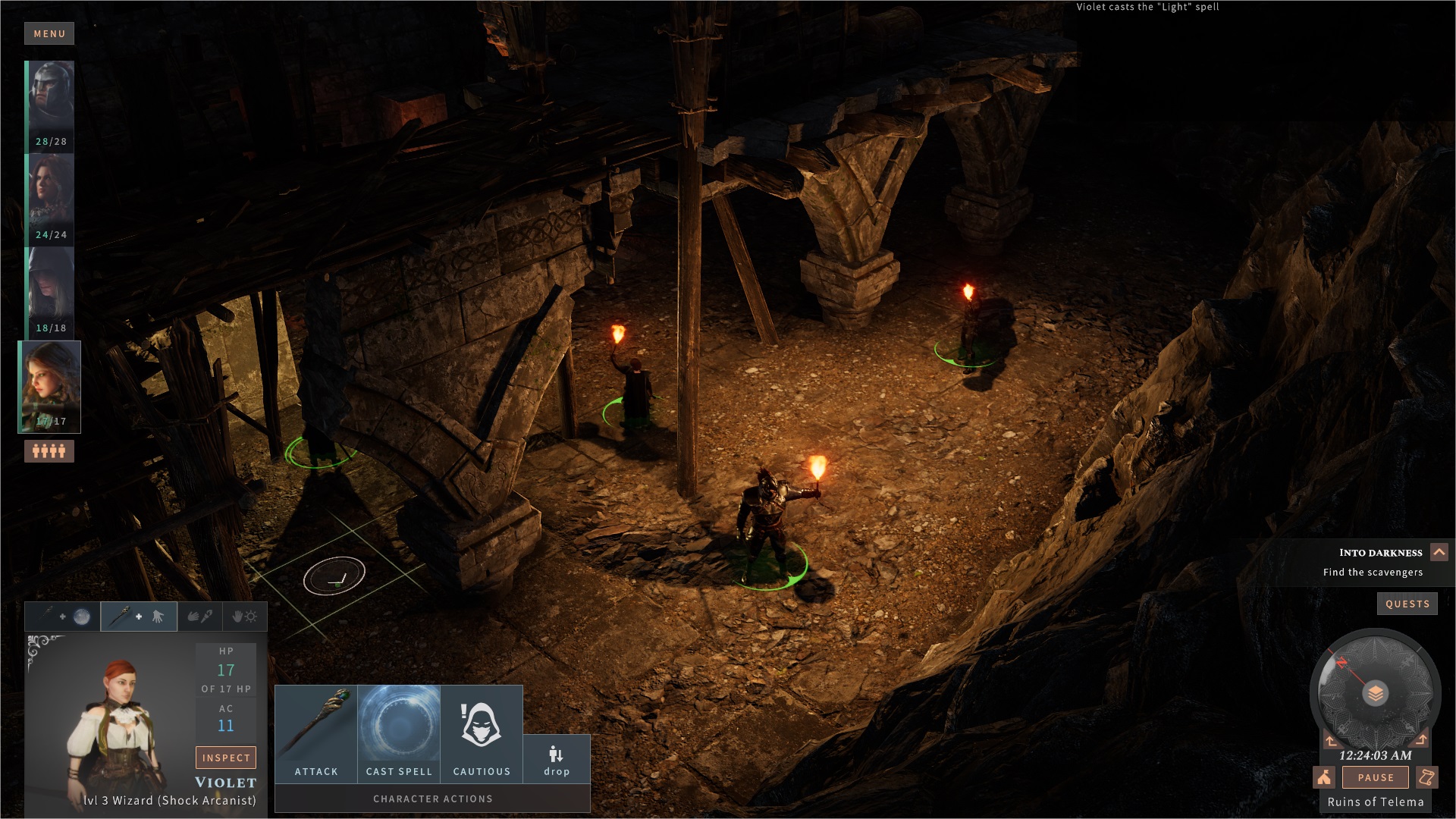
Task: Select Violet's portrait in the party list
Action: tap(50, 386)
